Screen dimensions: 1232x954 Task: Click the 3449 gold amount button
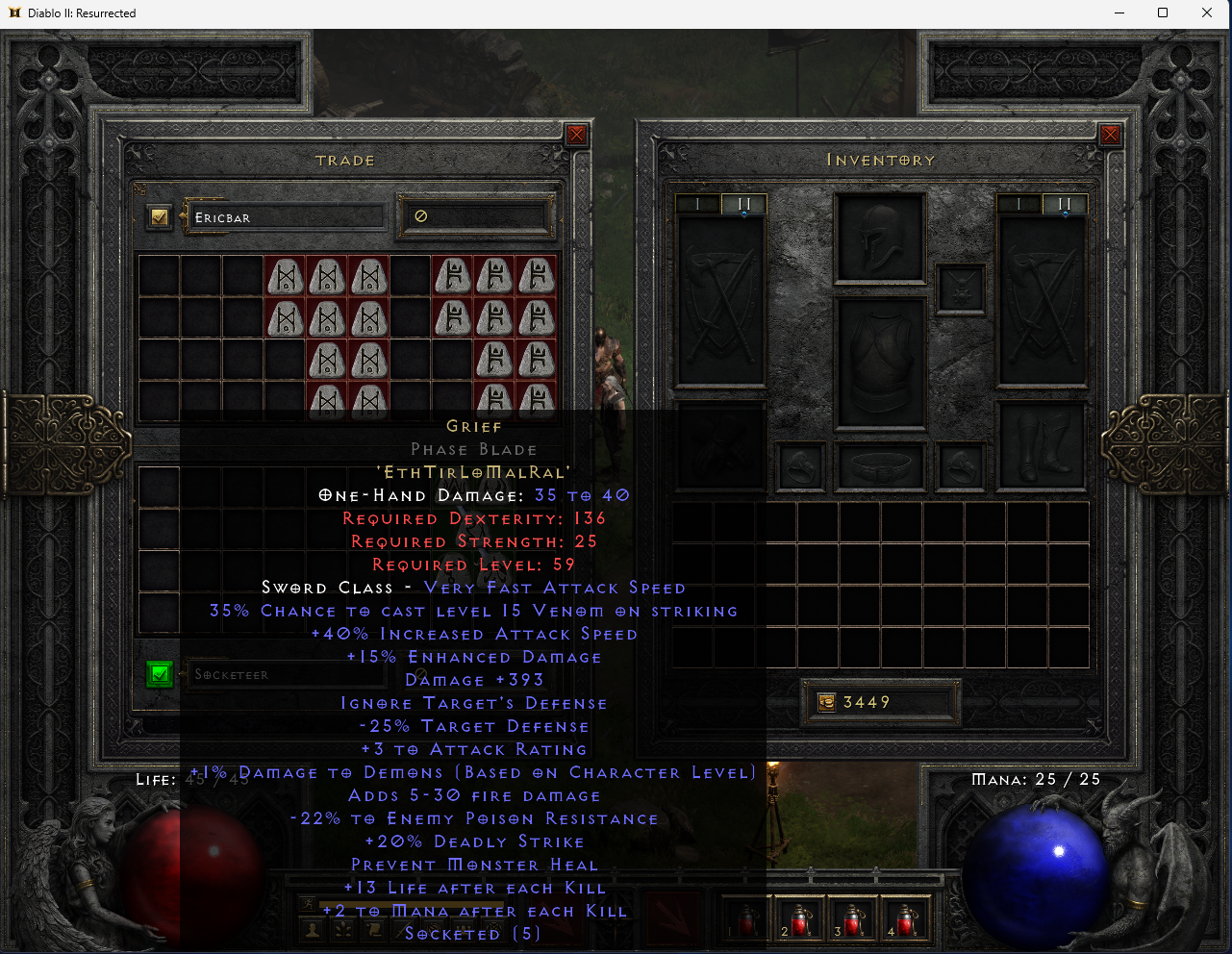click(880, 702)
